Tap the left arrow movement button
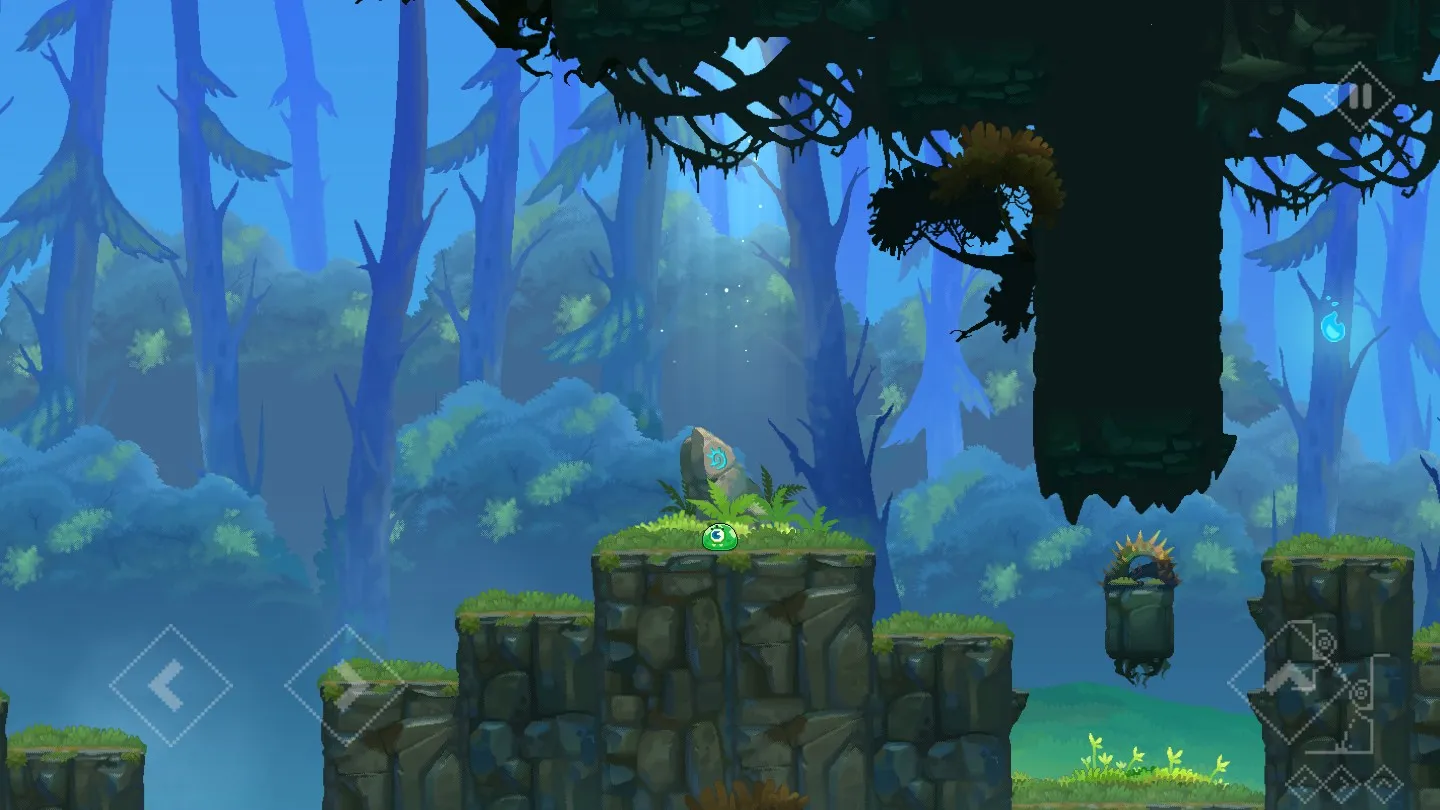The image size is (1440, 810). point(170,685)
